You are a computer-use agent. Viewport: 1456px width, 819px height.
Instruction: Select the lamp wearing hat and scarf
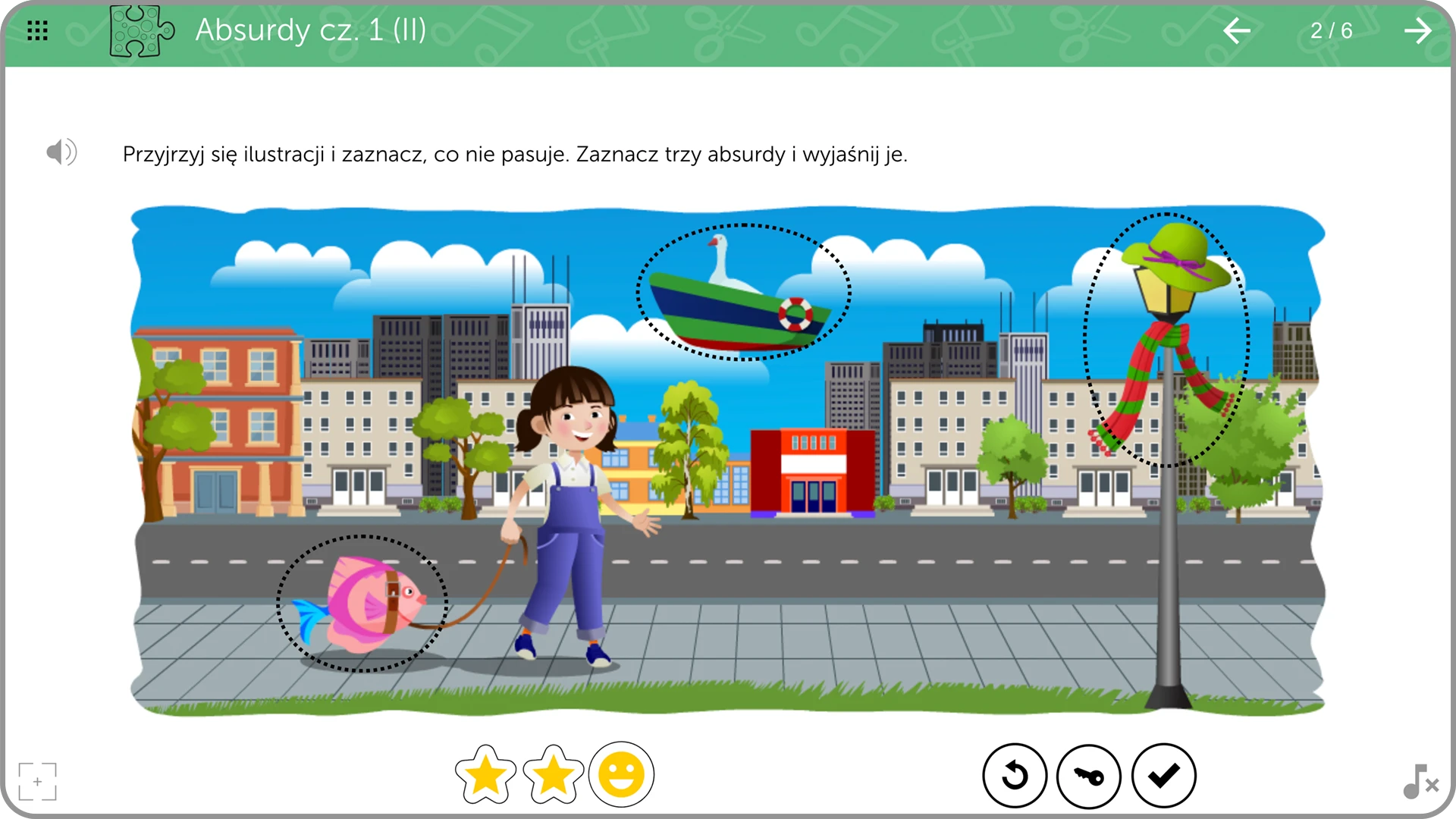(1168, 334)
